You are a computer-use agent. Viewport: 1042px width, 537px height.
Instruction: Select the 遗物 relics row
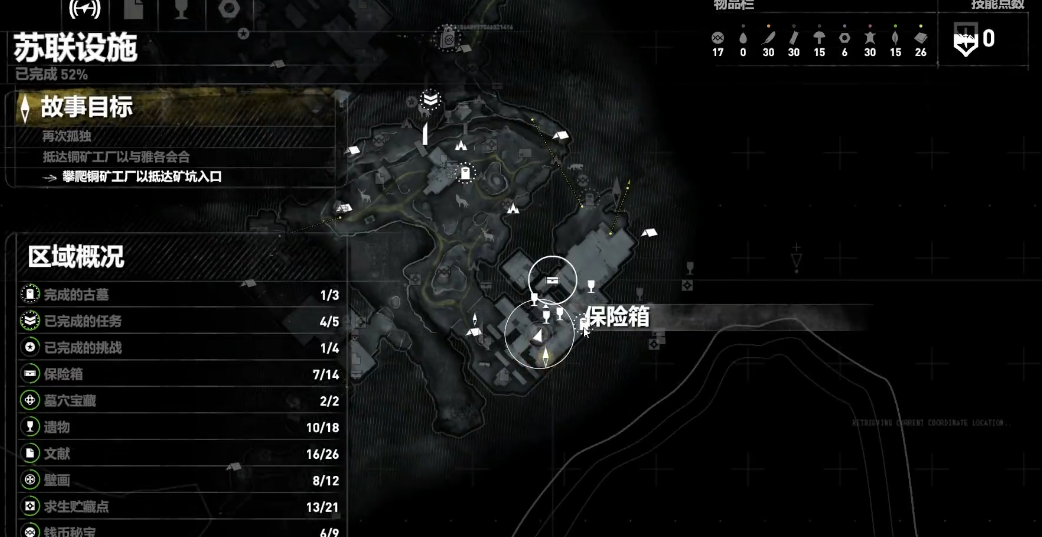click(180, 427)
